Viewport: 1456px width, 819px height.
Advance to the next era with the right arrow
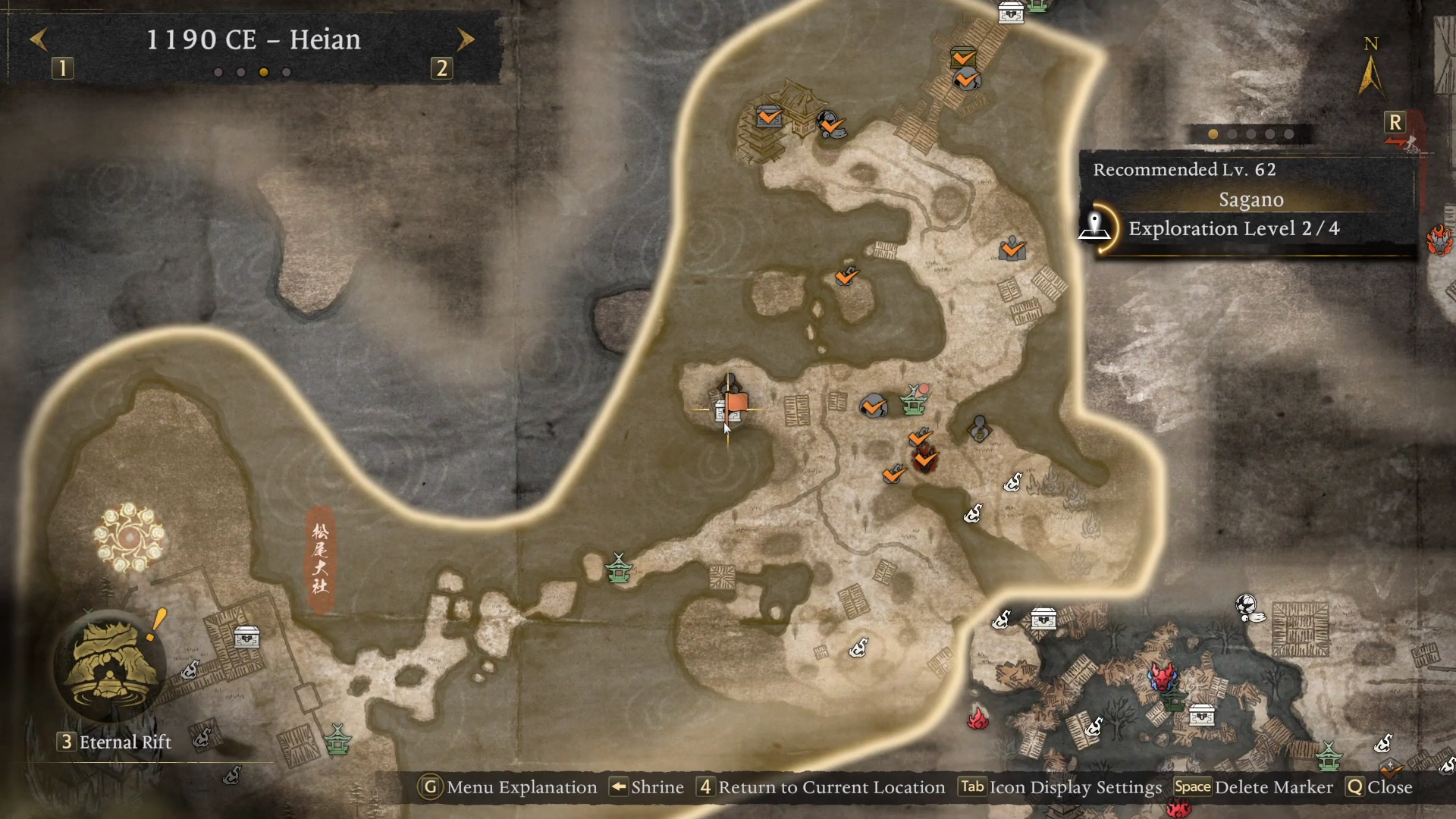coord(466,39)
